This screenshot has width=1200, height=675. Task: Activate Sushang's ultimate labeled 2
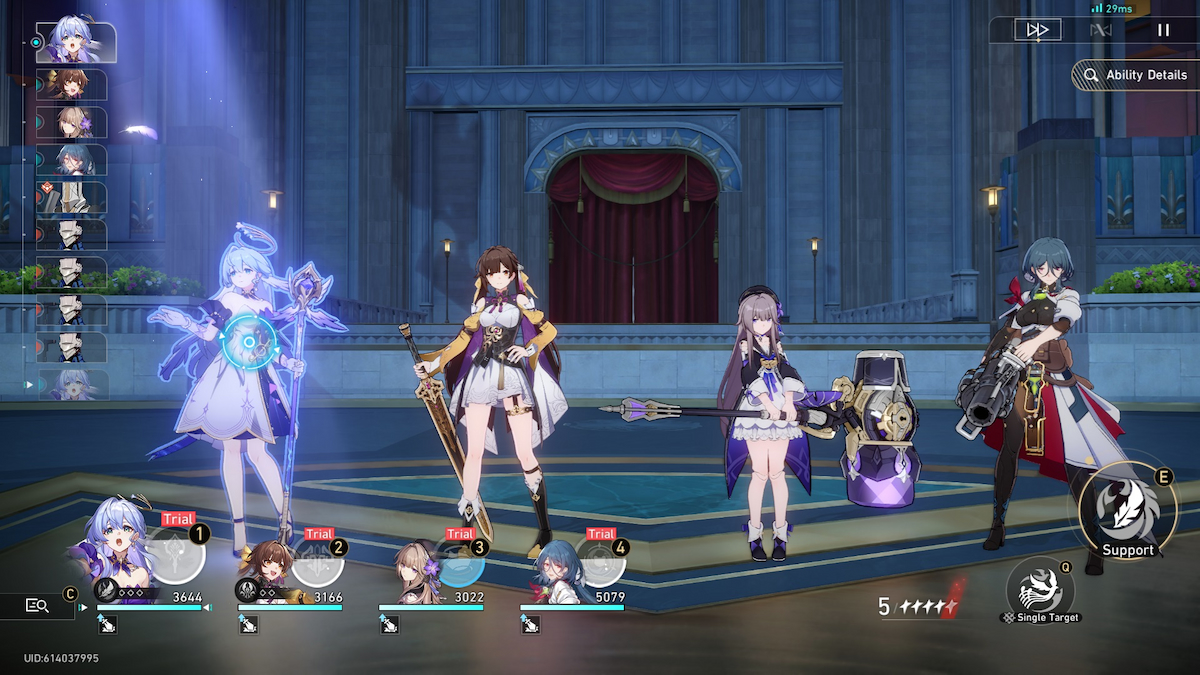pos(318,560)
